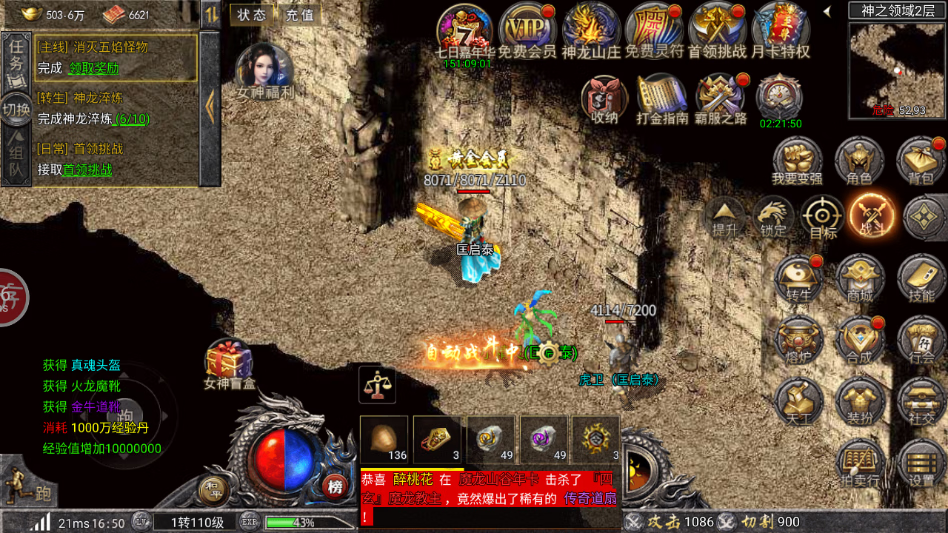Open the 女神福利 goddess portrait icon

click(263, 70)
